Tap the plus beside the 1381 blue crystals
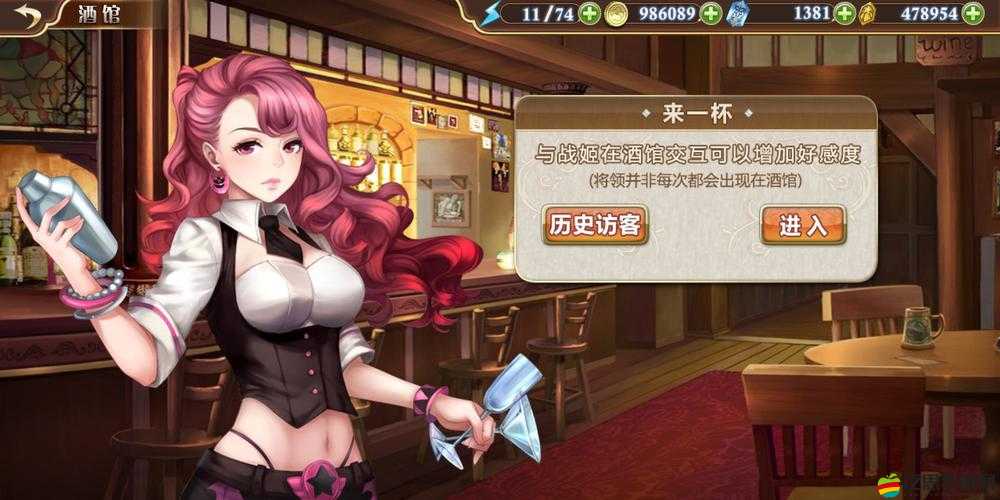1000x500 pixels. [845, 13]
